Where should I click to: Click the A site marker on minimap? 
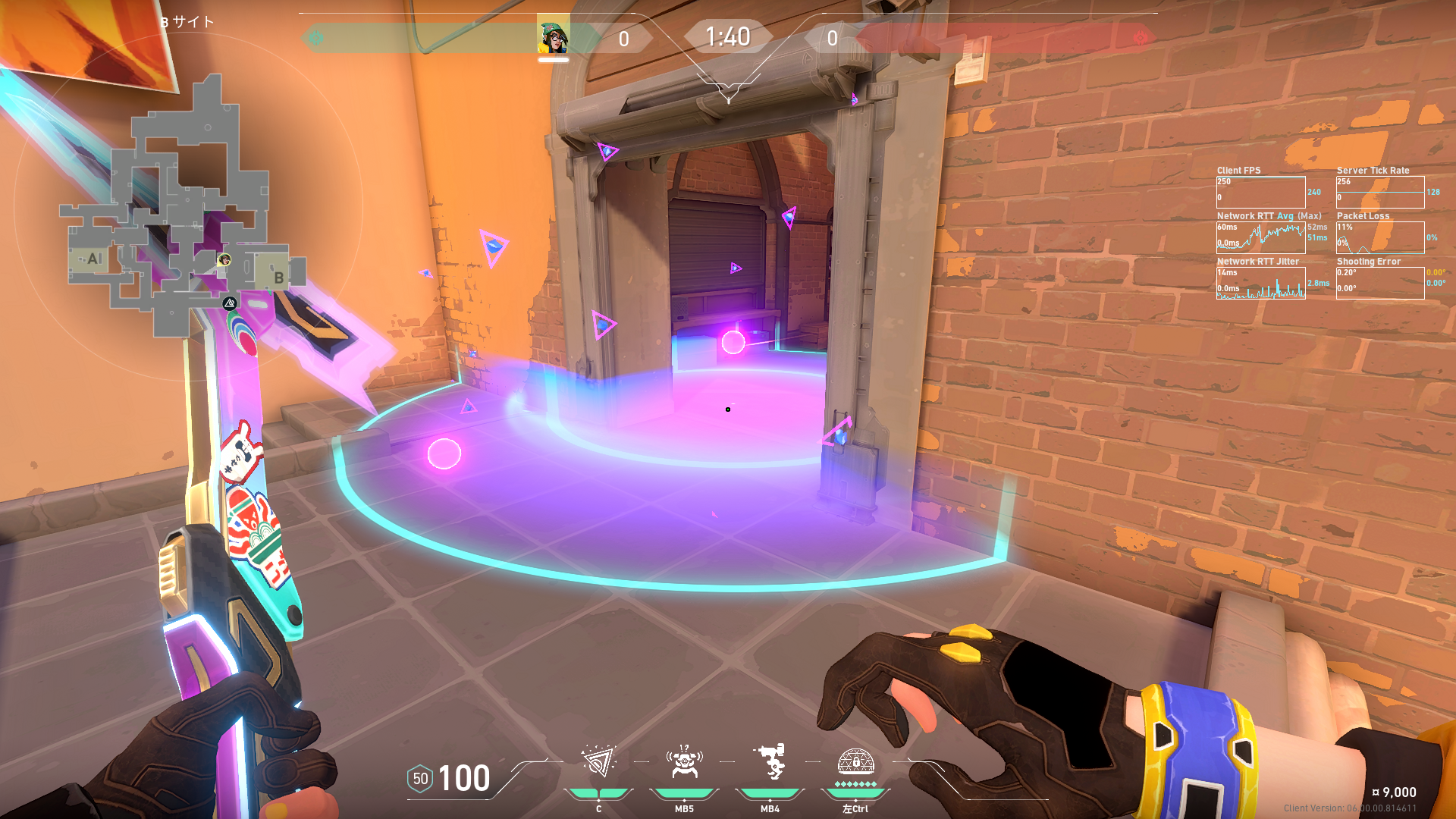tap(94, 259)
